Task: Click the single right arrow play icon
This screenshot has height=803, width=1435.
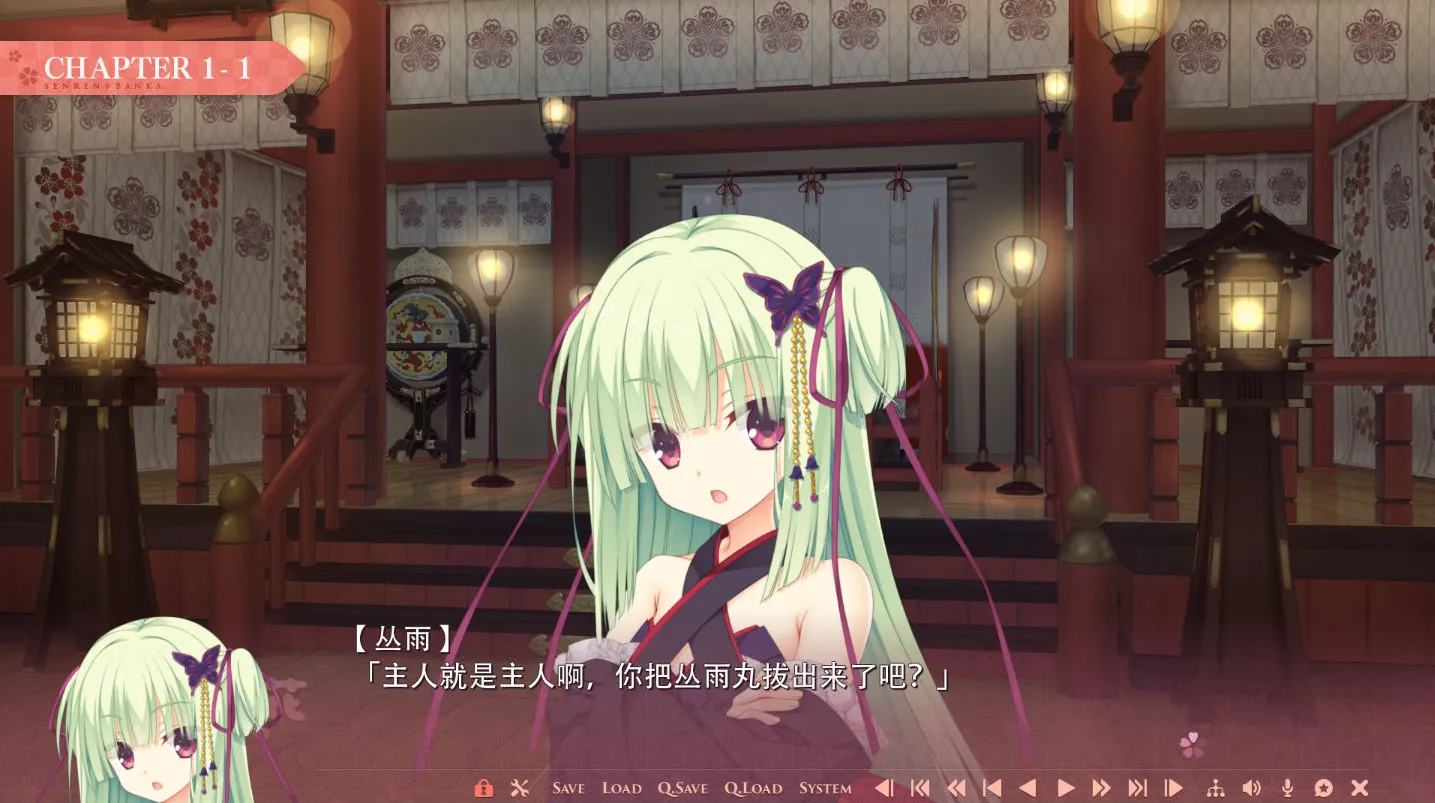Action: click(1065, 788)
